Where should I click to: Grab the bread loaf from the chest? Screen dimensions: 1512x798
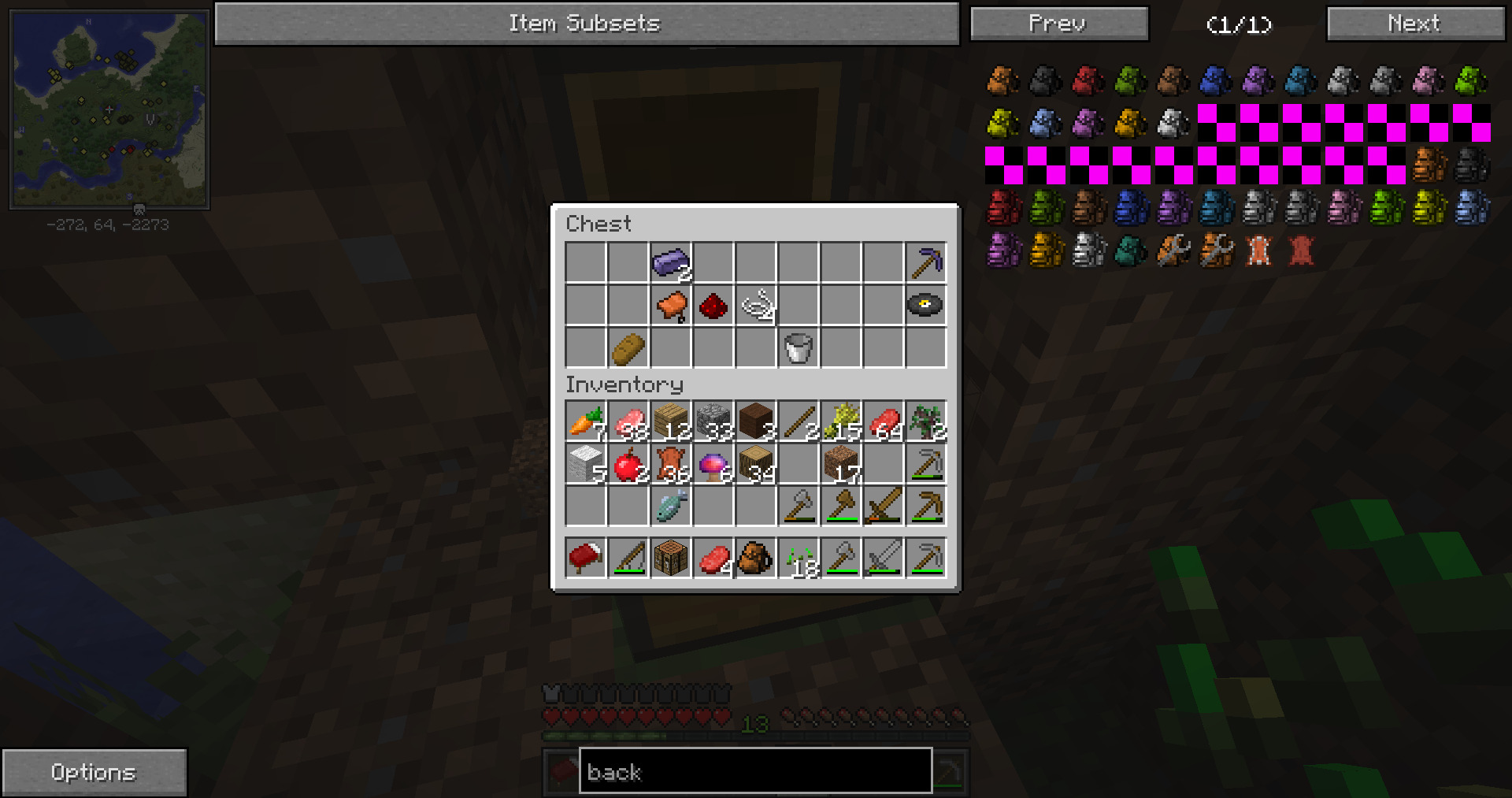tap(628, 348)
